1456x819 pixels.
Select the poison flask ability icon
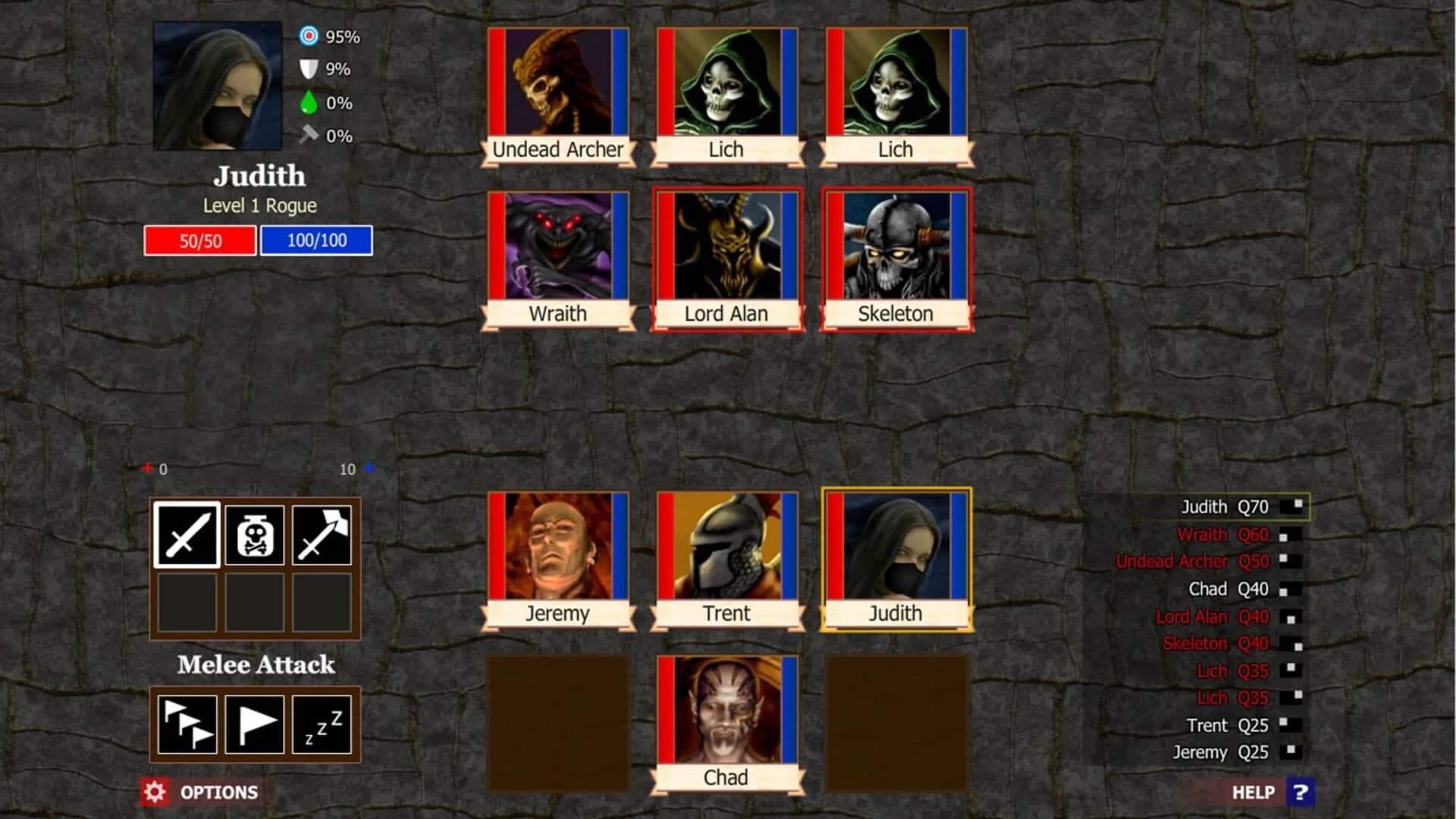pyautogui.click(x=254, y=536)
